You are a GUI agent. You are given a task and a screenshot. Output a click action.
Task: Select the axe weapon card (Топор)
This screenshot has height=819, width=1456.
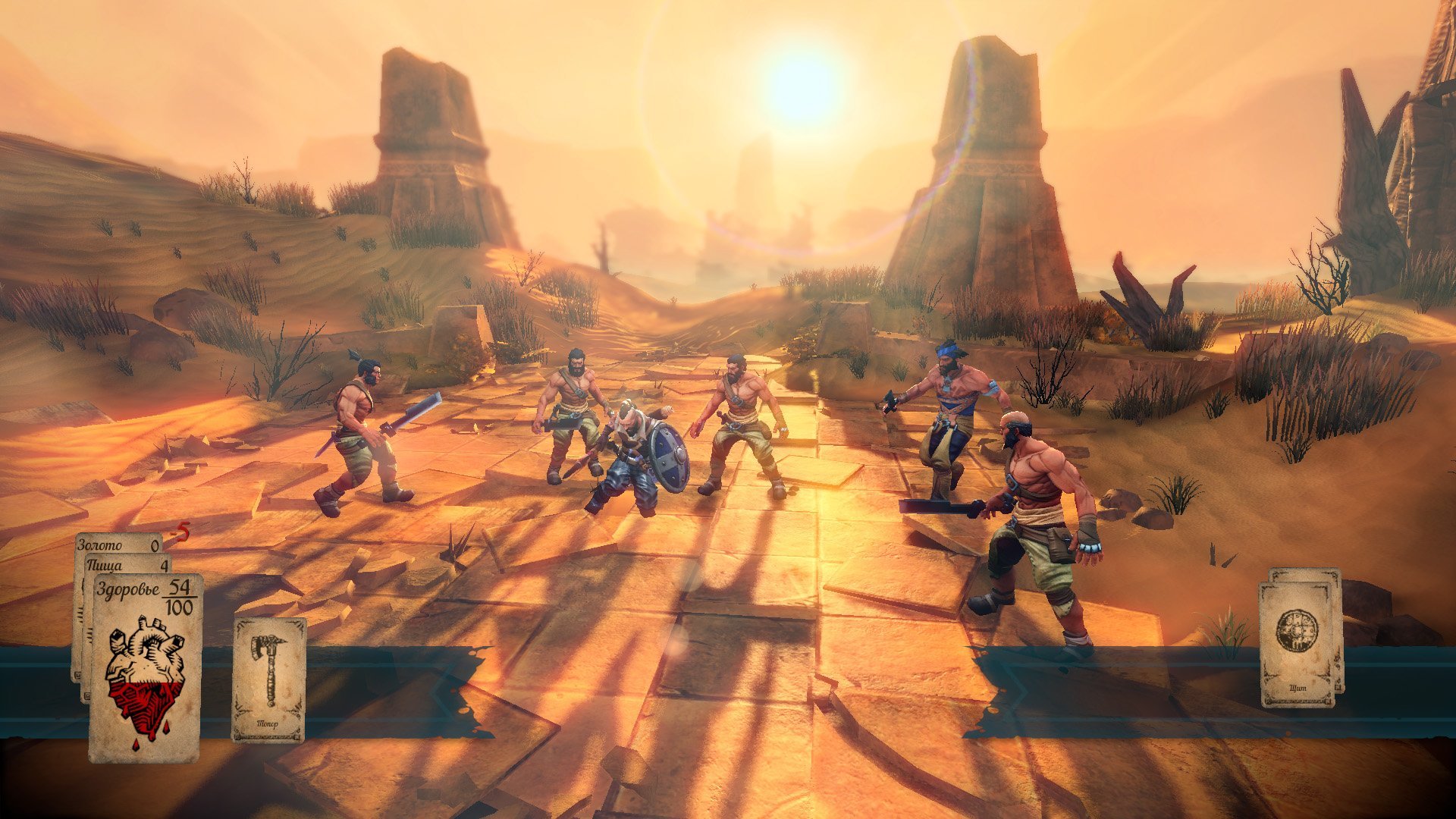(268, 678)
